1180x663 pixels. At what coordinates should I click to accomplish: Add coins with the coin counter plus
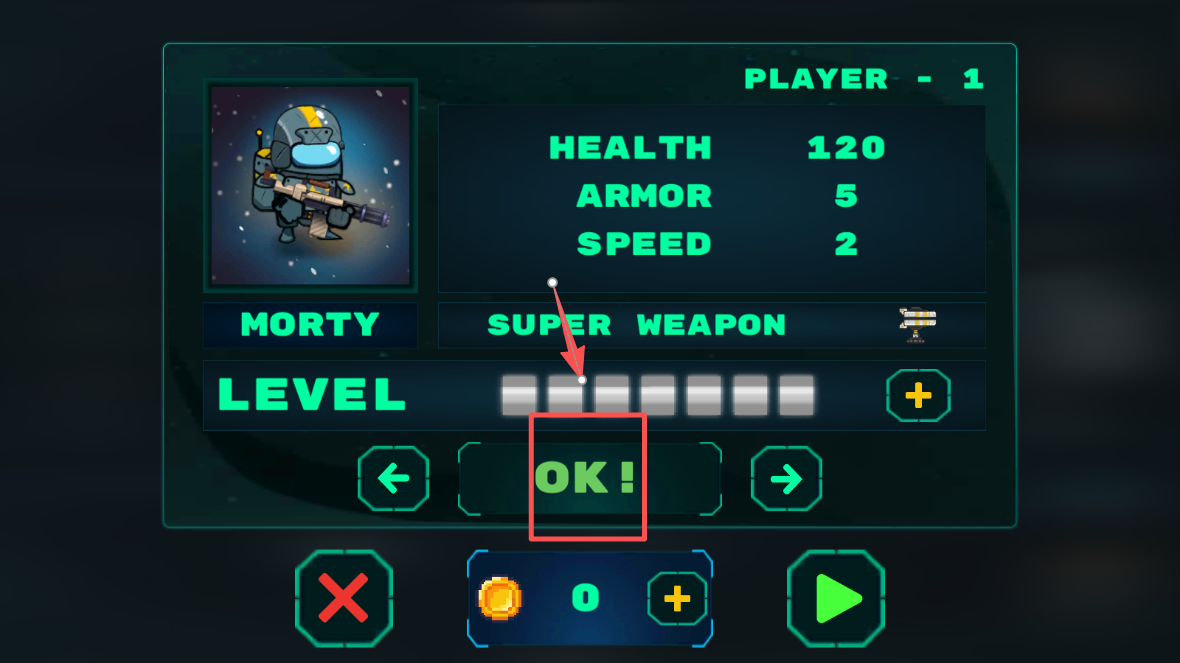[677, 598]
